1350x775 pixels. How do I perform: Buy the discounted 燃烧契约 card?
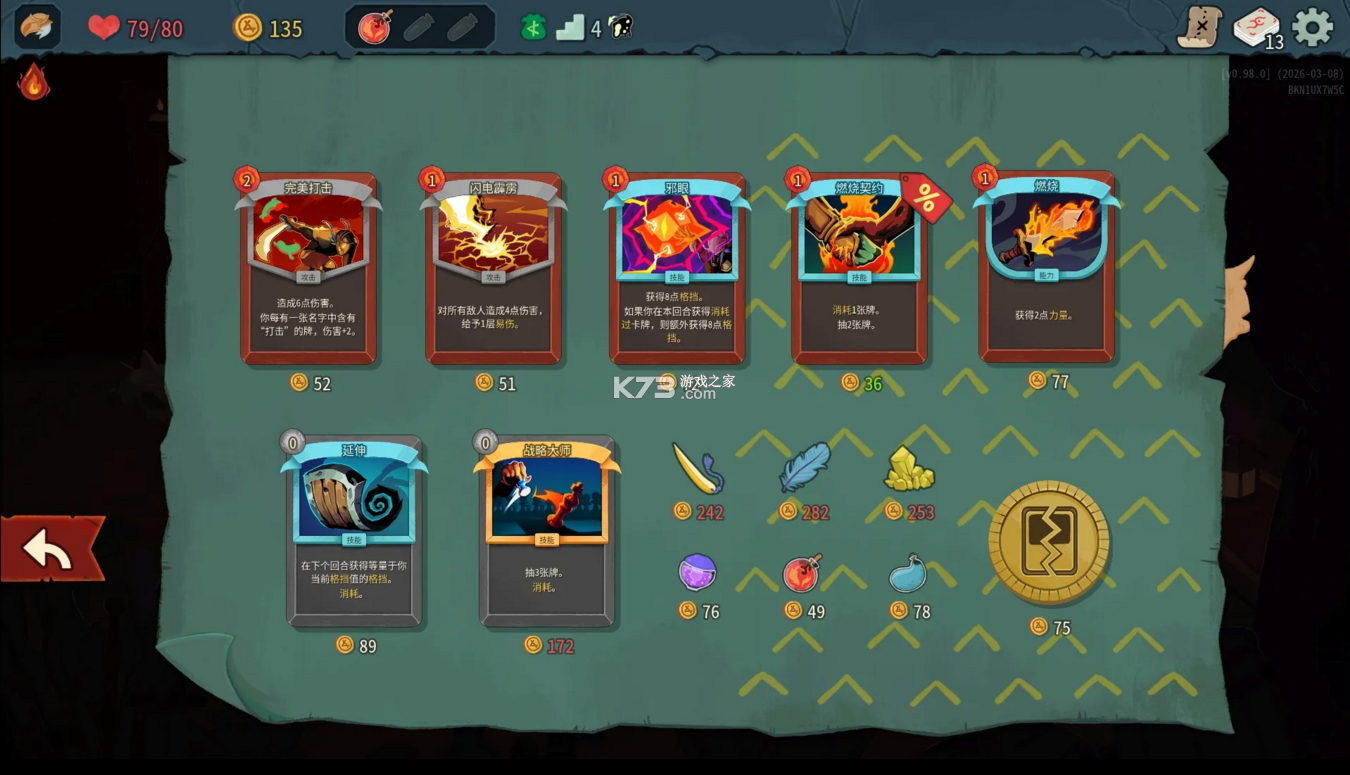[859, 268]
